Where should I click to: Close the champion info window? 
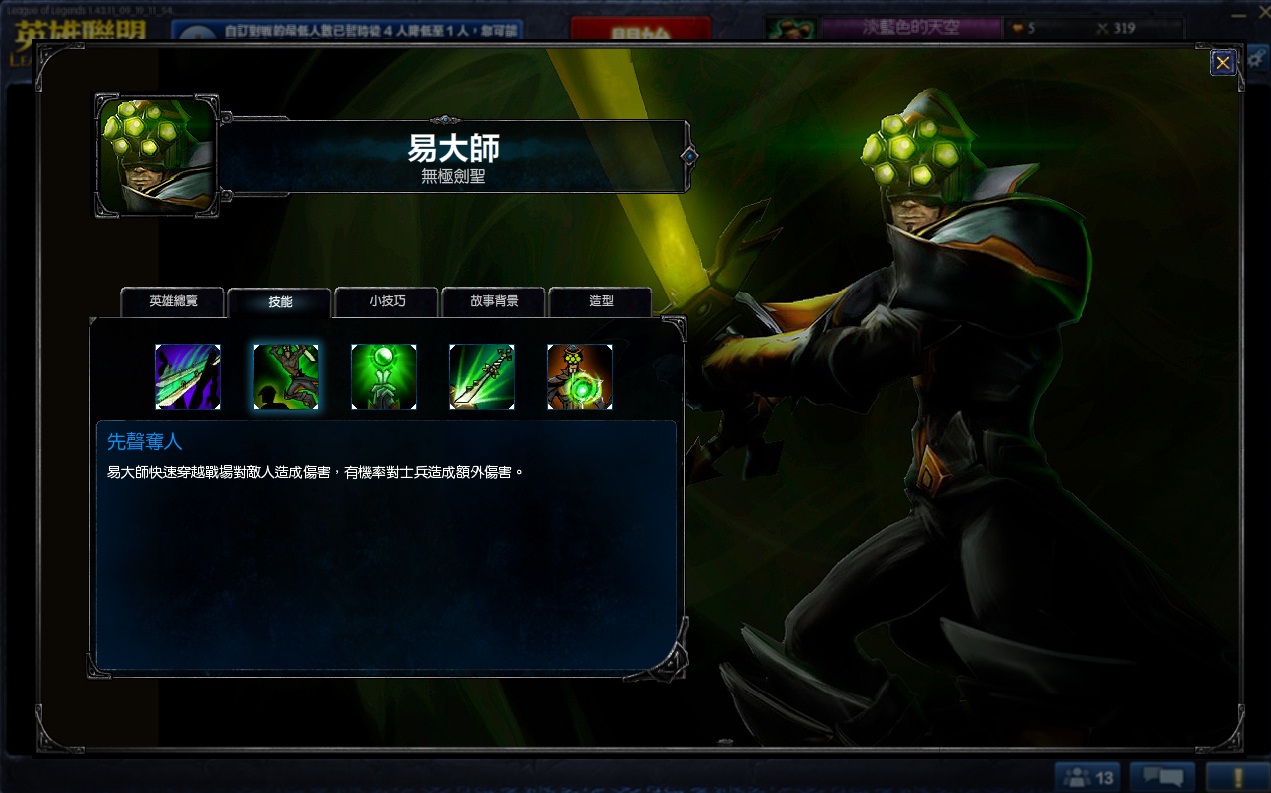click(1222, 63)
